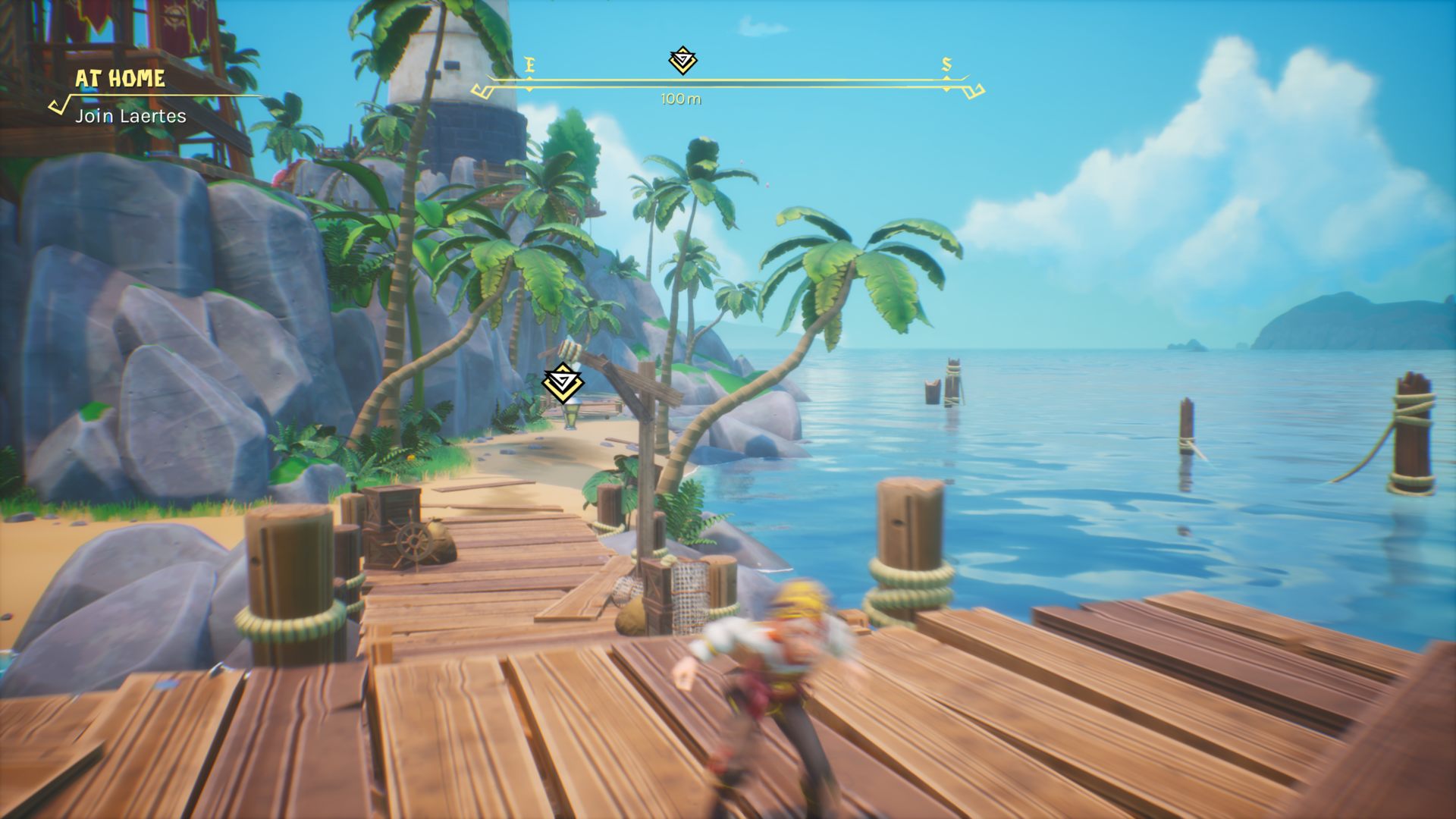
Task: Click the East marker on the compass
Action: pyautogui.click(x=529, y=66)
